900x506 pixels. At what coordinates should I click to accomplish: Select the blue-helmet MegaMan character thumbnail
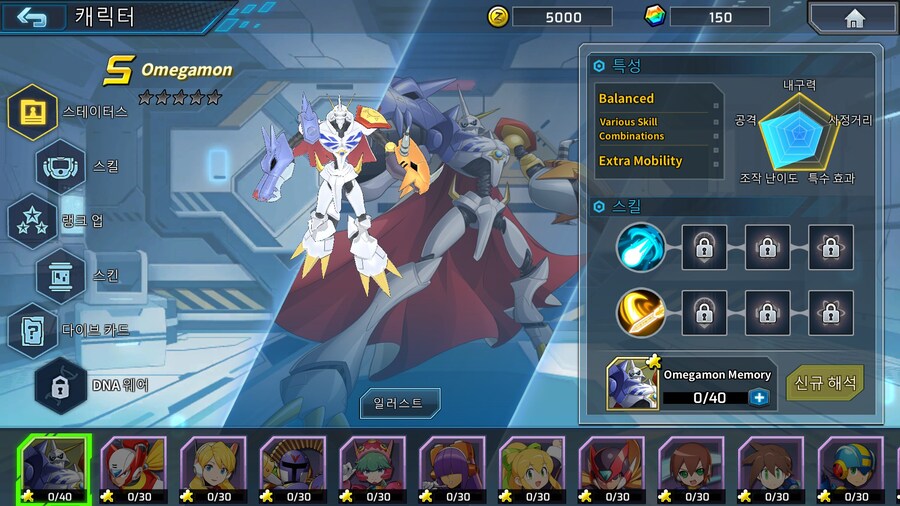[x=851, y=468]
